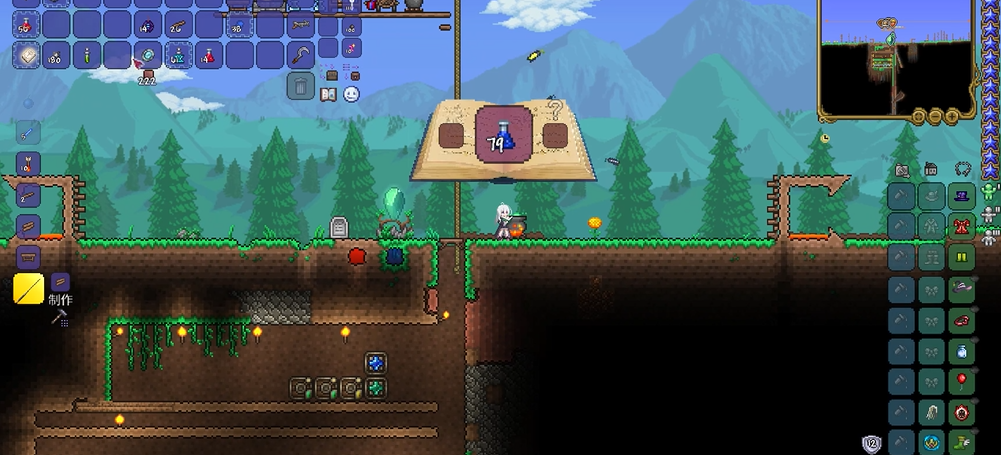The image size is (1001, 455).
Task: Click the smiley emote icon
Action: click(x=351, y=94)
